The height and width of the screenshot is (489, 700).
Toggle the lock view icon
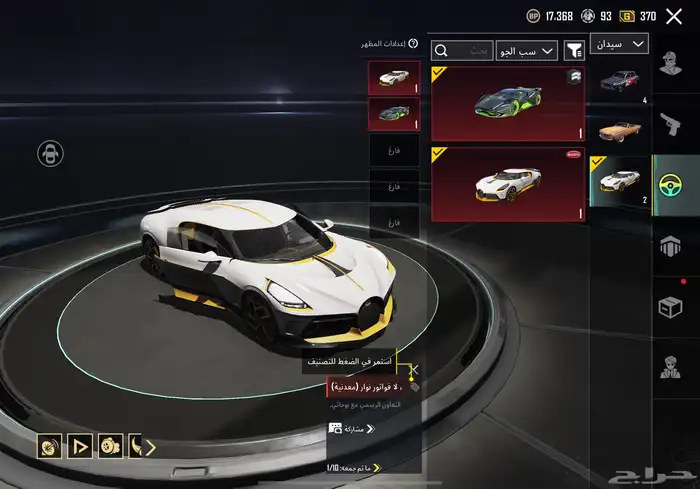coord(48,153)
